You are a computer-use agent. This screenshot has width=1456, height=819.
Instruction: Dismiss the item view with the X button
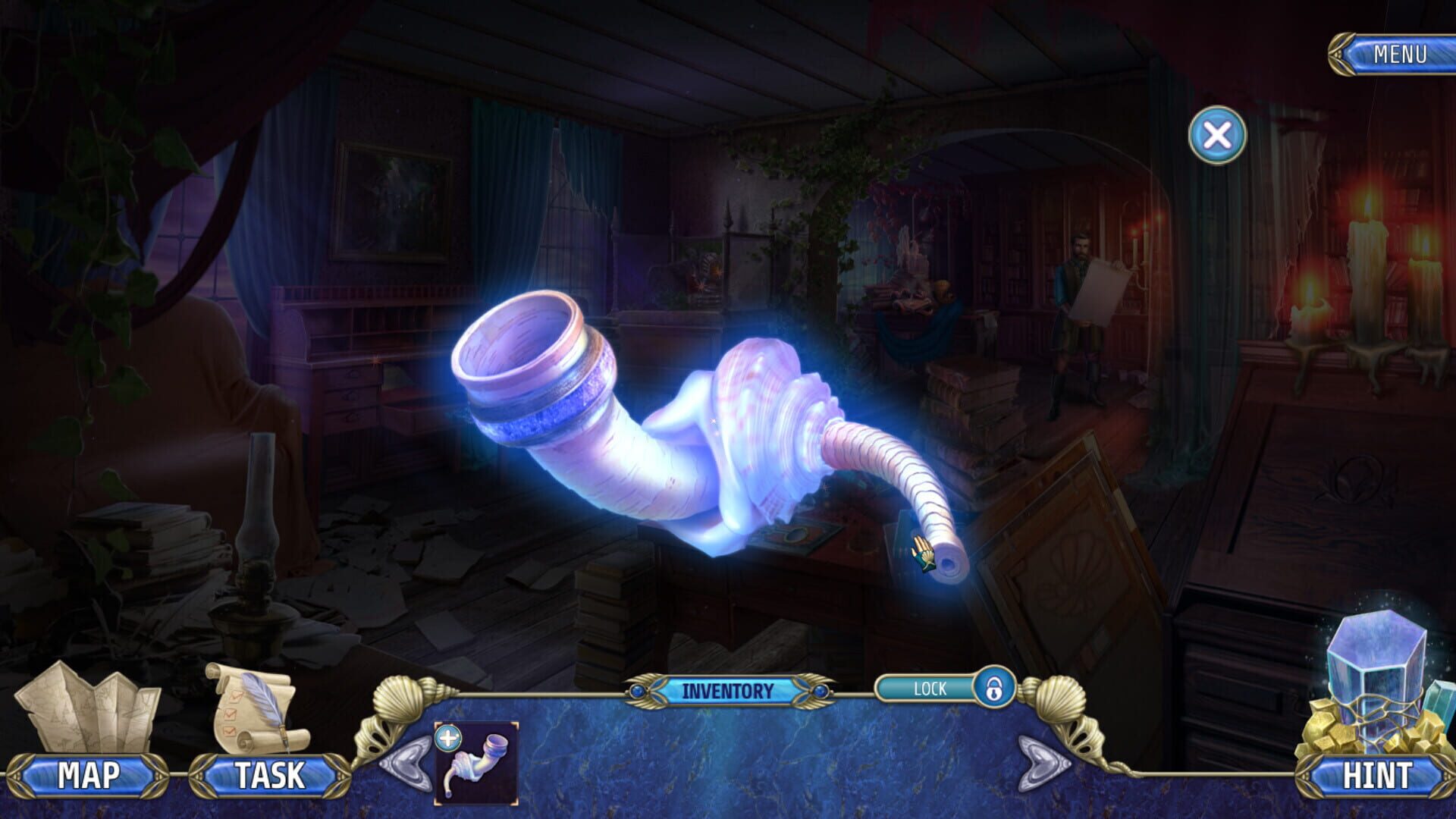[x=1216, y=136]
